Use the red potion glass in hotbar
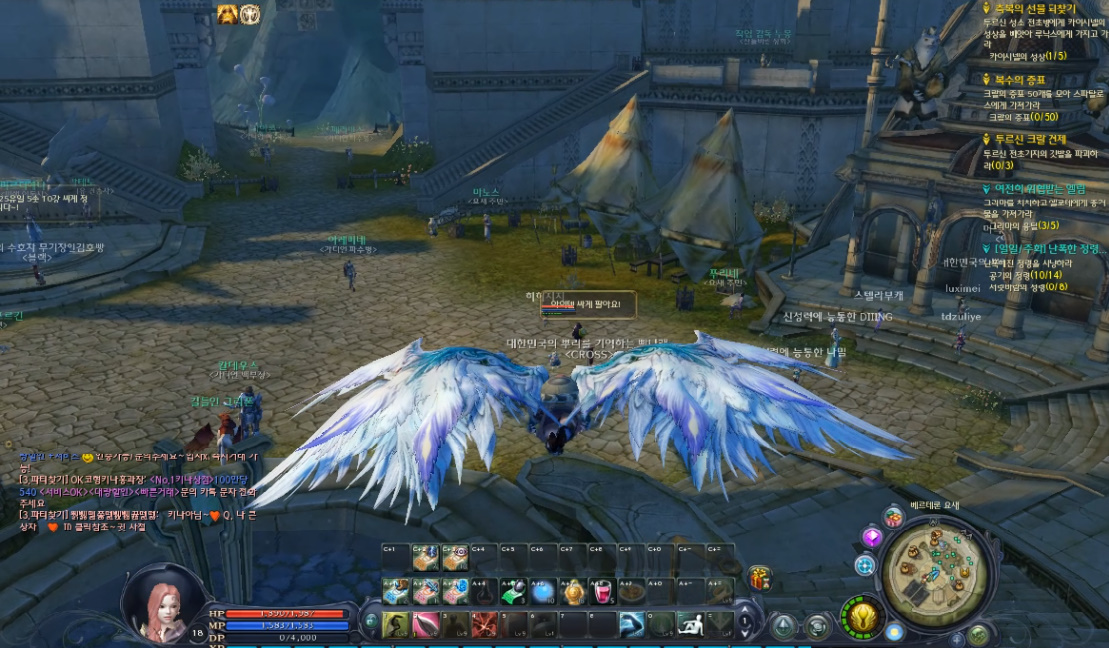Screen dimensions: 1109x648 (603, 592)
